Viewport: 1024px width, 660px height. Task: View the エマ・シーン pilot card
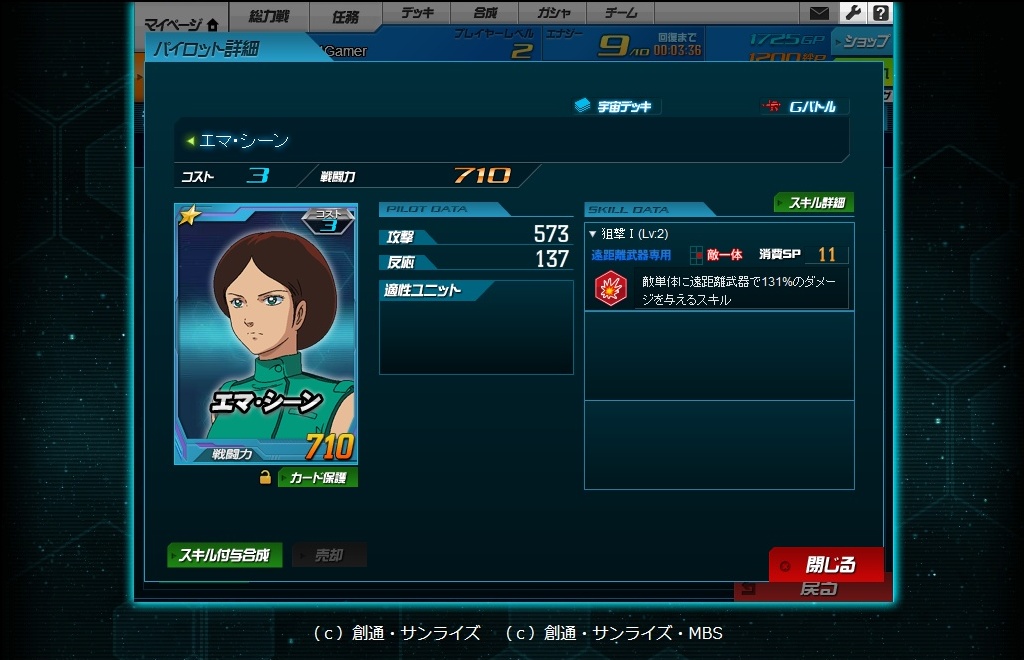pyautogui.click(x=265, y=334)
